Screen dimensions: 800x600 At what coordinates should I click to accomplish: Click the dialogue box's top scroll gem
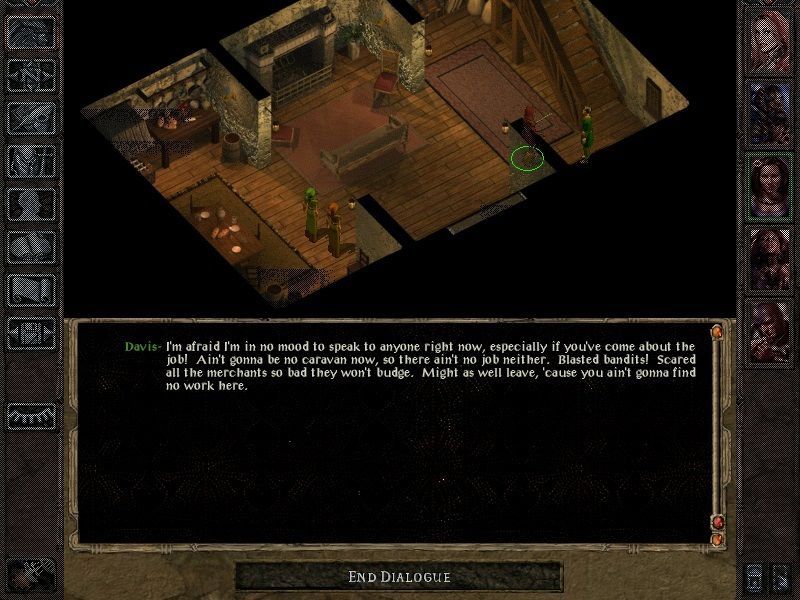717,331
